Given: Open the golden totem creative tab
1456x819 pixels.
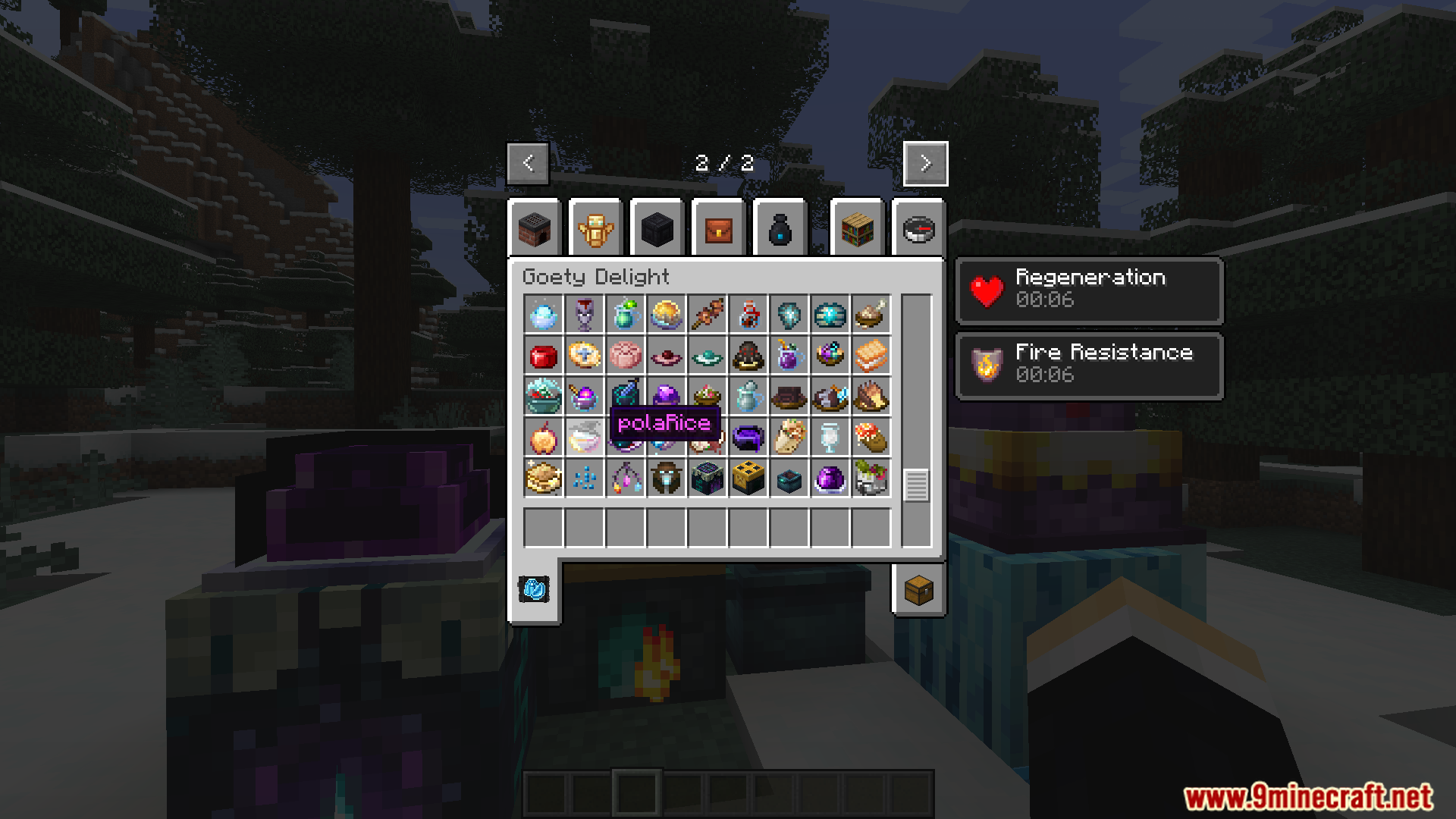Looking at the screenshot, I should pyautogui.click(x=595, y=229).
